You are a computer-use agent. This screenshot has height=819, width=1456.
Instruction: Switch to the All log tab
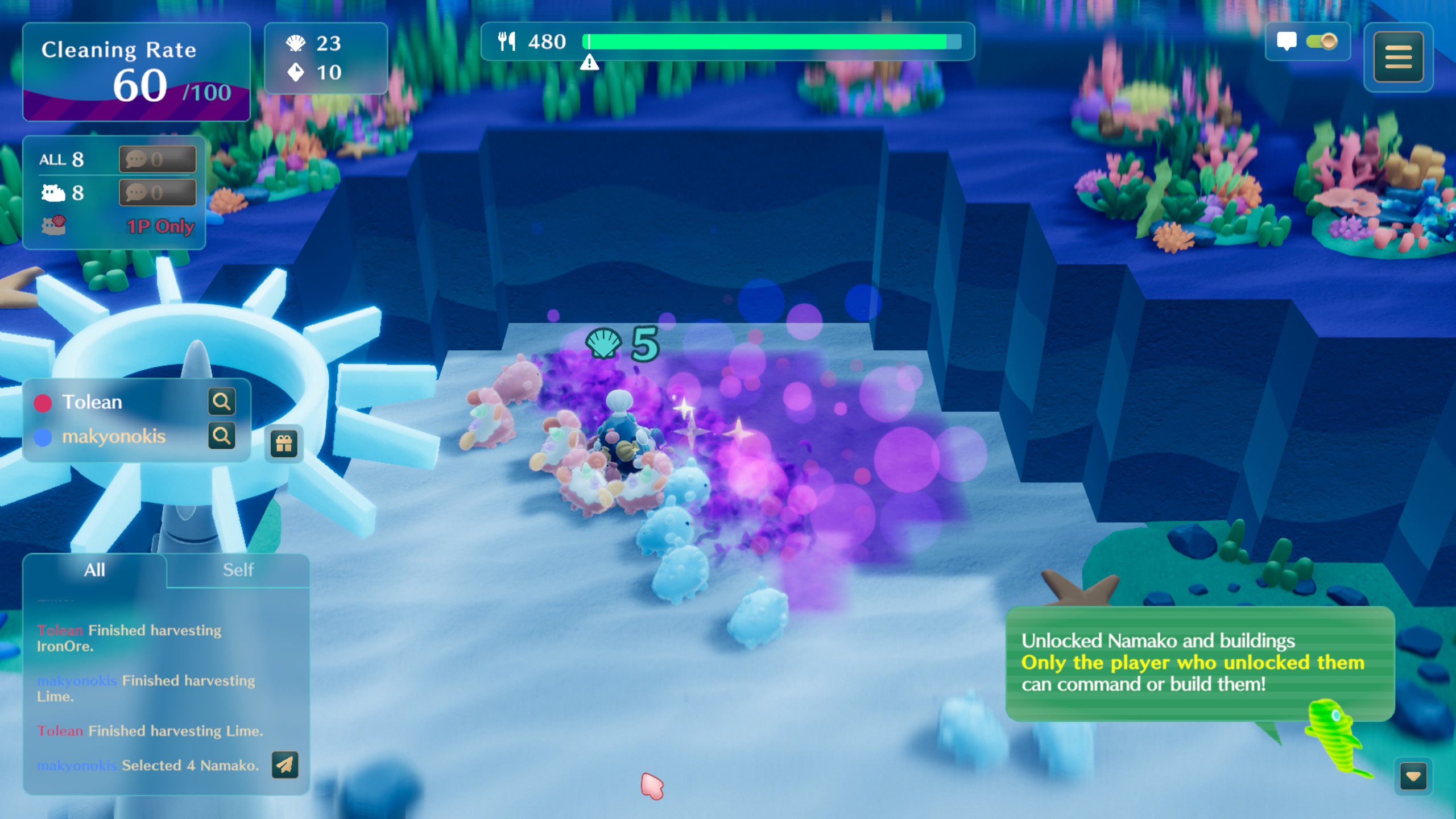[x=94, y=570]
